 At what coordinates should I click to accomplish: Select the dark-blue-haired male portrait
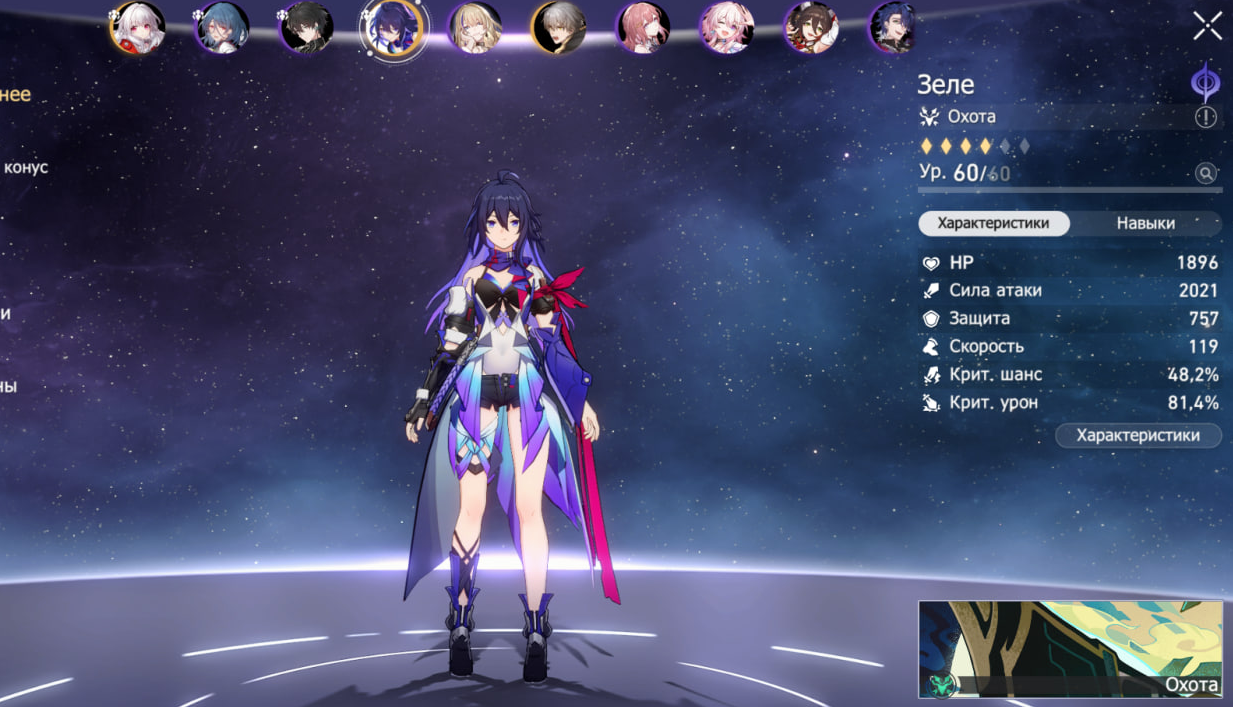[893, 28]
